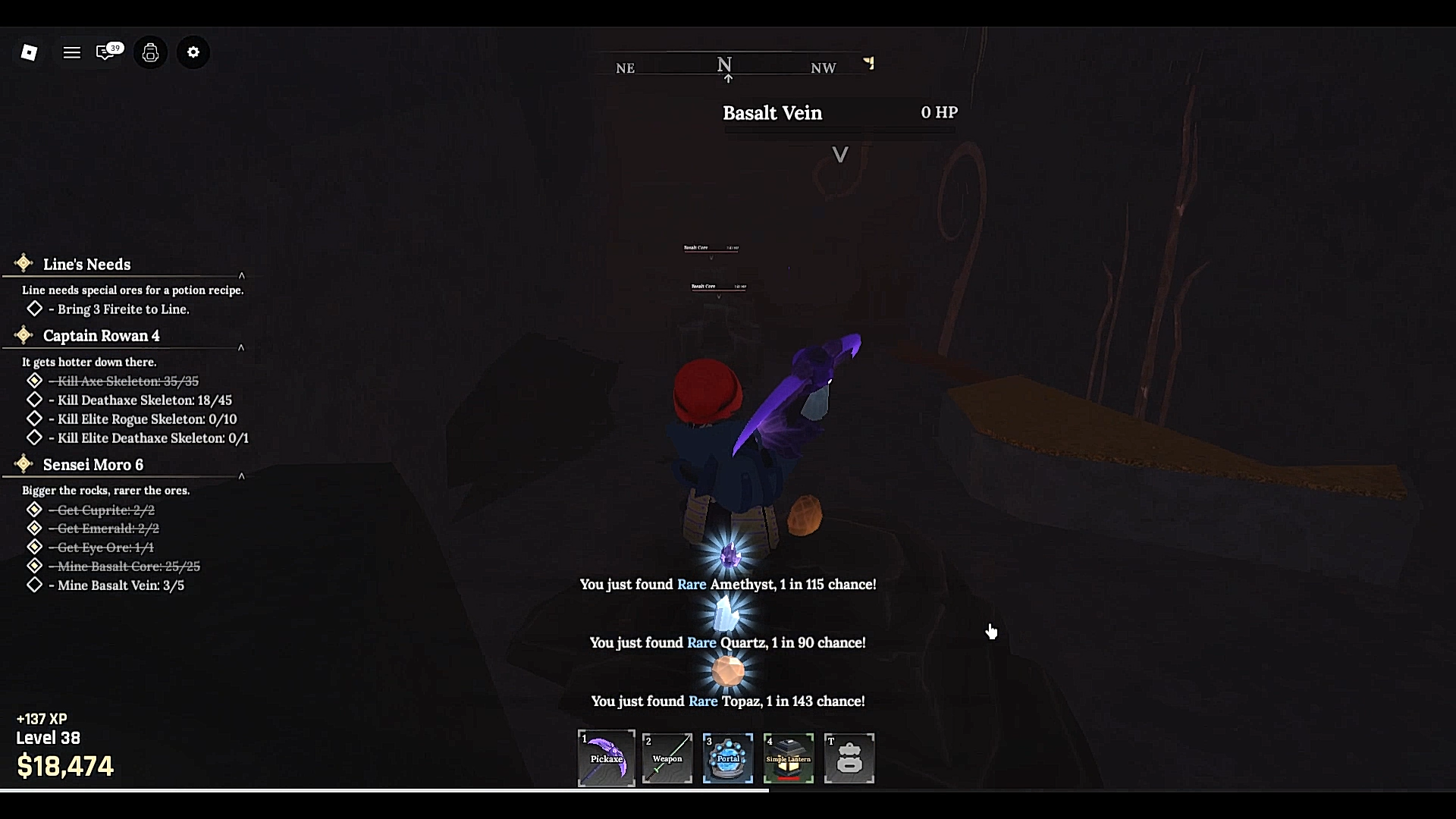The height and width of the screenshot is (819, 1456).
Task: Toggle the Kill Deathaxe Skeleton objective diamond
Action: 34,400
